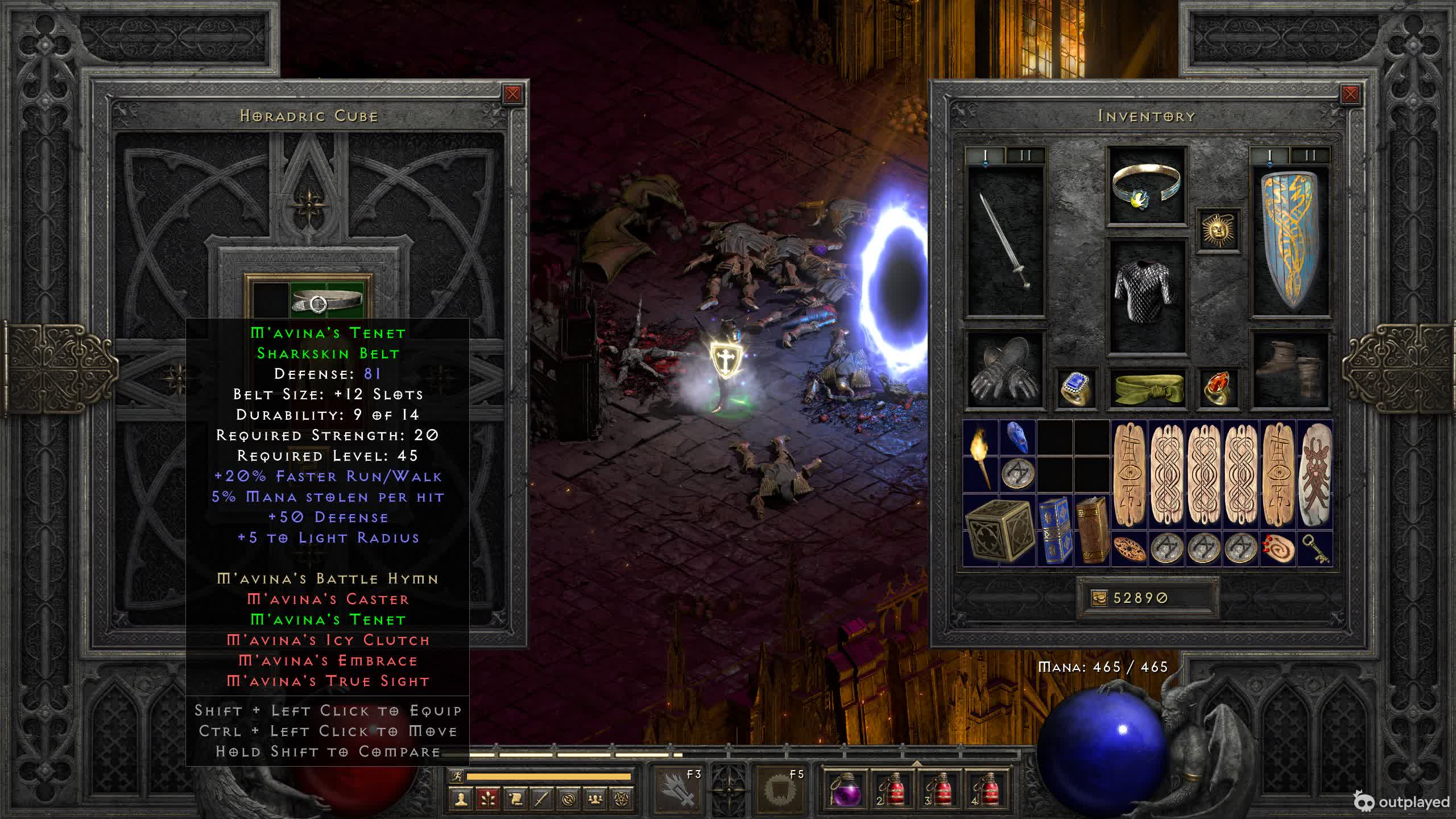The height and width of the screenshot is (819, 1456).
Task: Close the Horadric Cube window
Action: click(512, 94)
